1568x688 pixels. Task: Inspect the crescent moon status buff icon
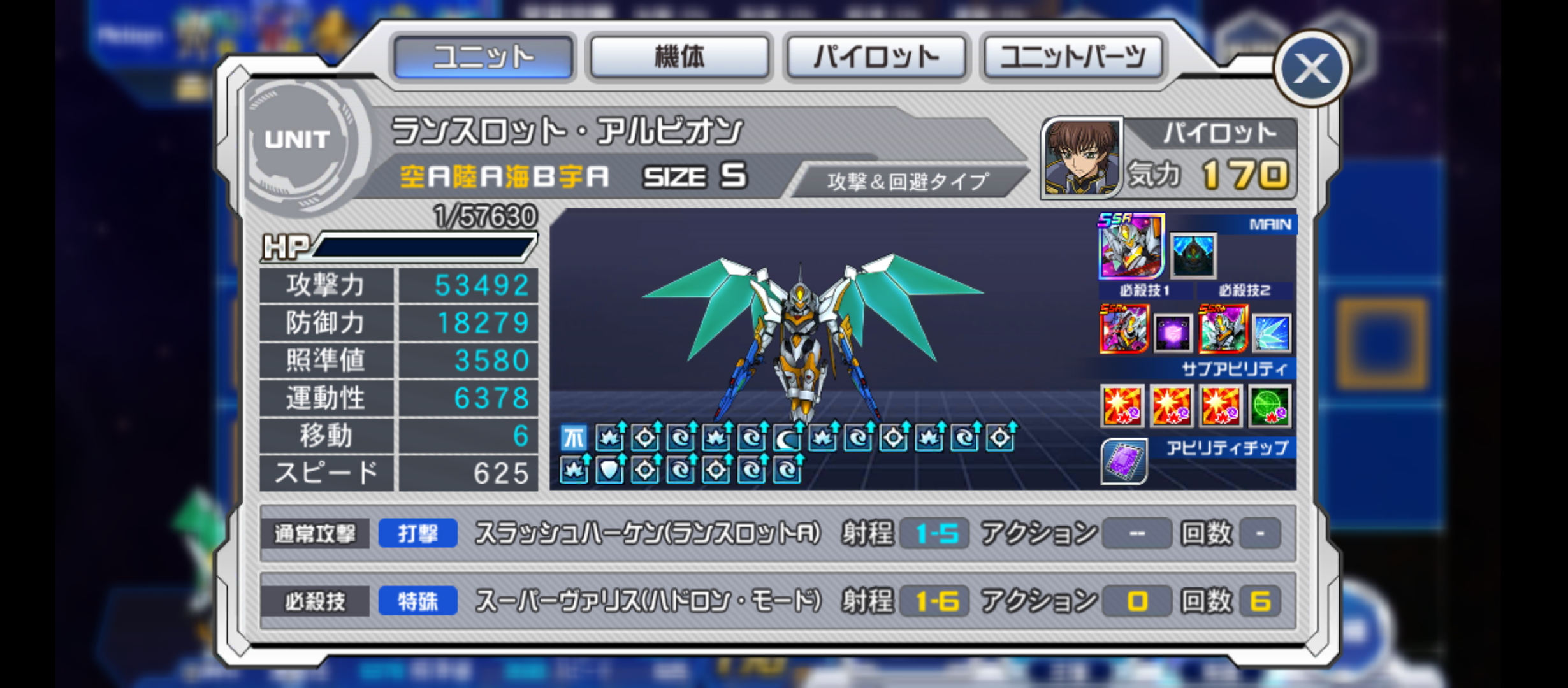point(787,438)
